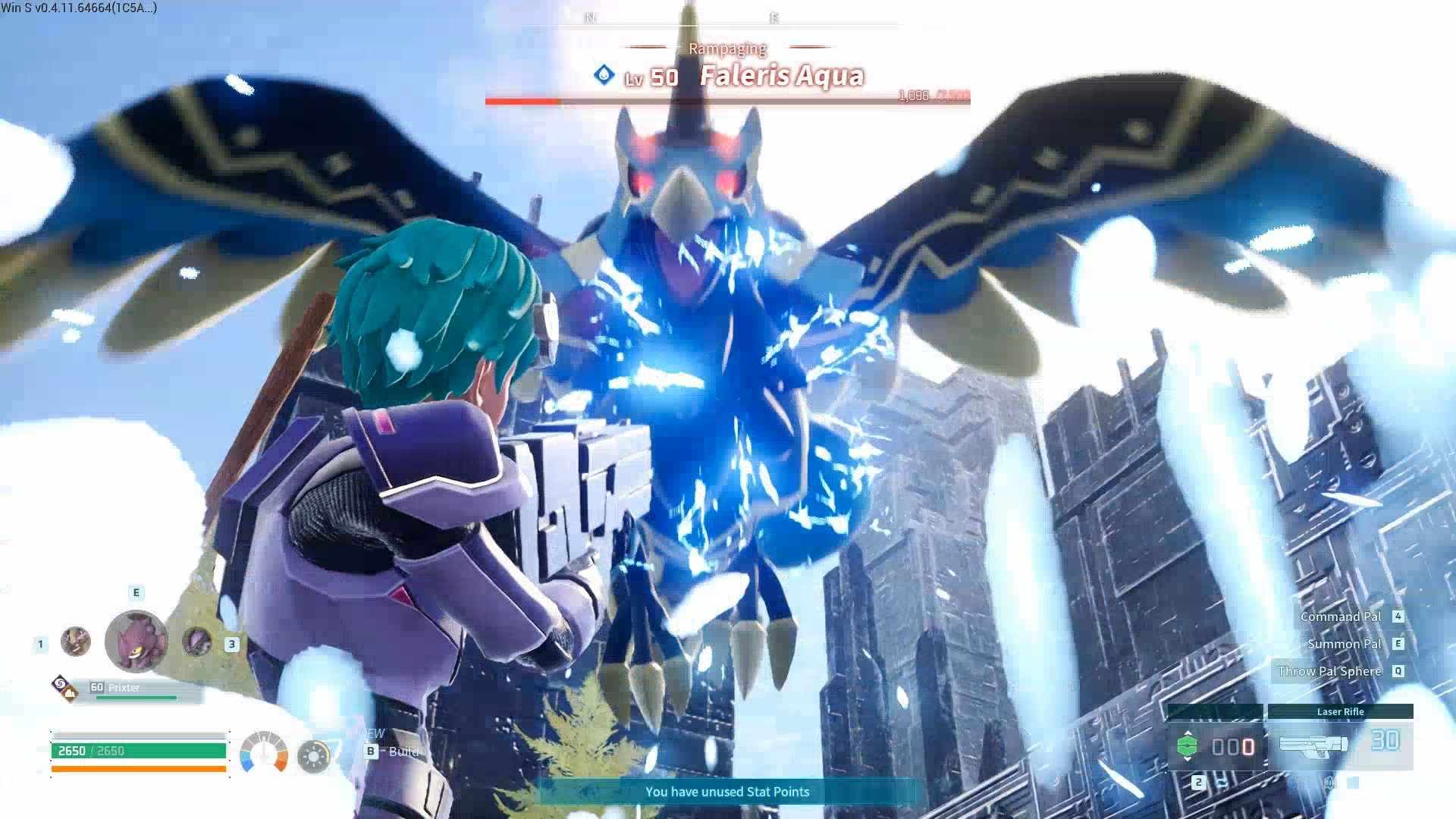
Task: Click the Laser Rifle weapon icon
Action: click(1313, 745)
